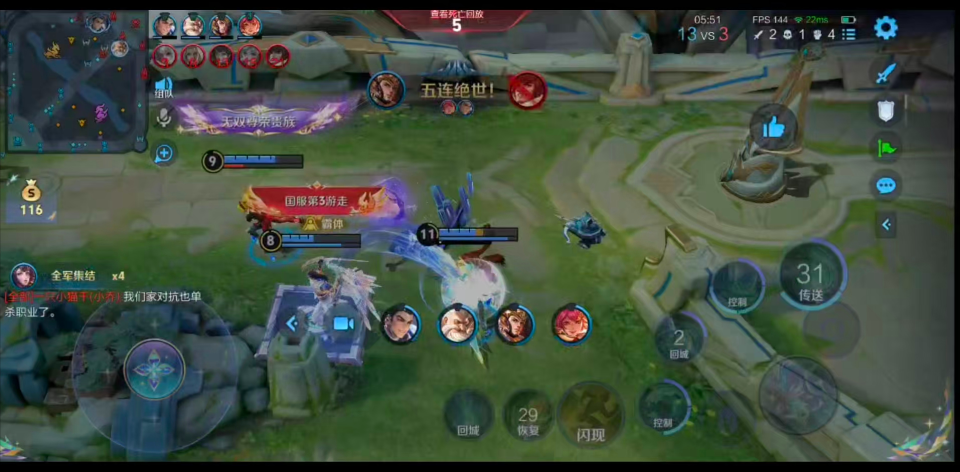This screenshot has width=960, height=472.
Task: Send the shield defend signal
Action: pos(885,110)
